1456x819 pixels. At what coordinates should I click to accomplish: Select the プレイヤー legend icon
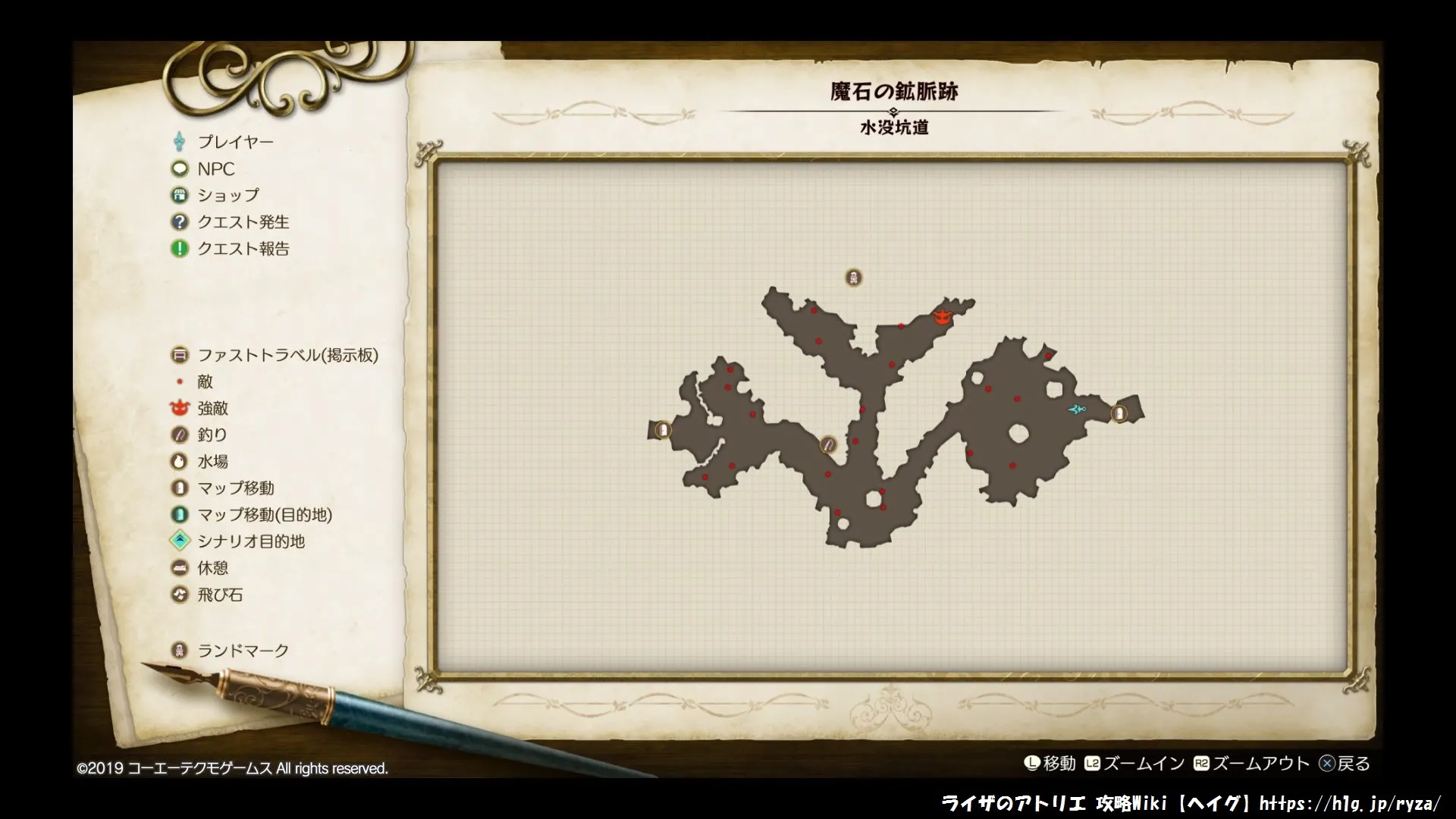pos(180,141)
